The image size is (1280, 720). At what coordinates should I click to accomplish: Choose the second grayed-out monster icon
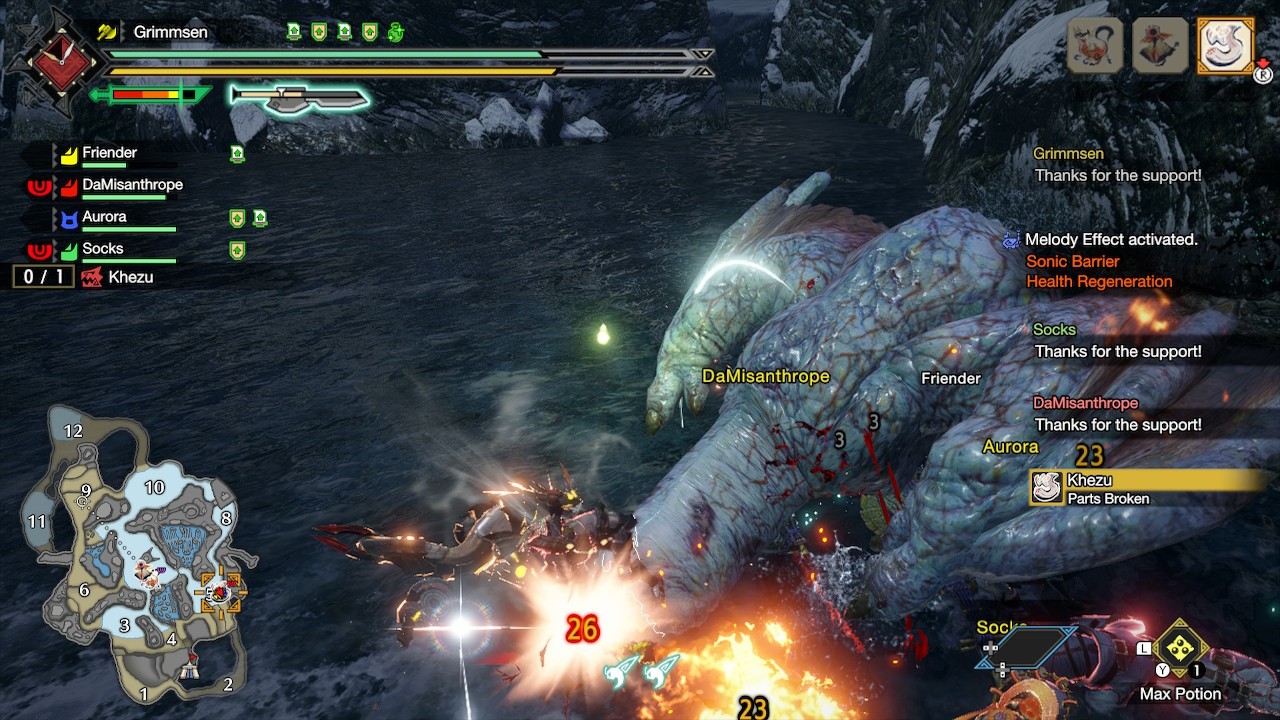coord(1160,45)
